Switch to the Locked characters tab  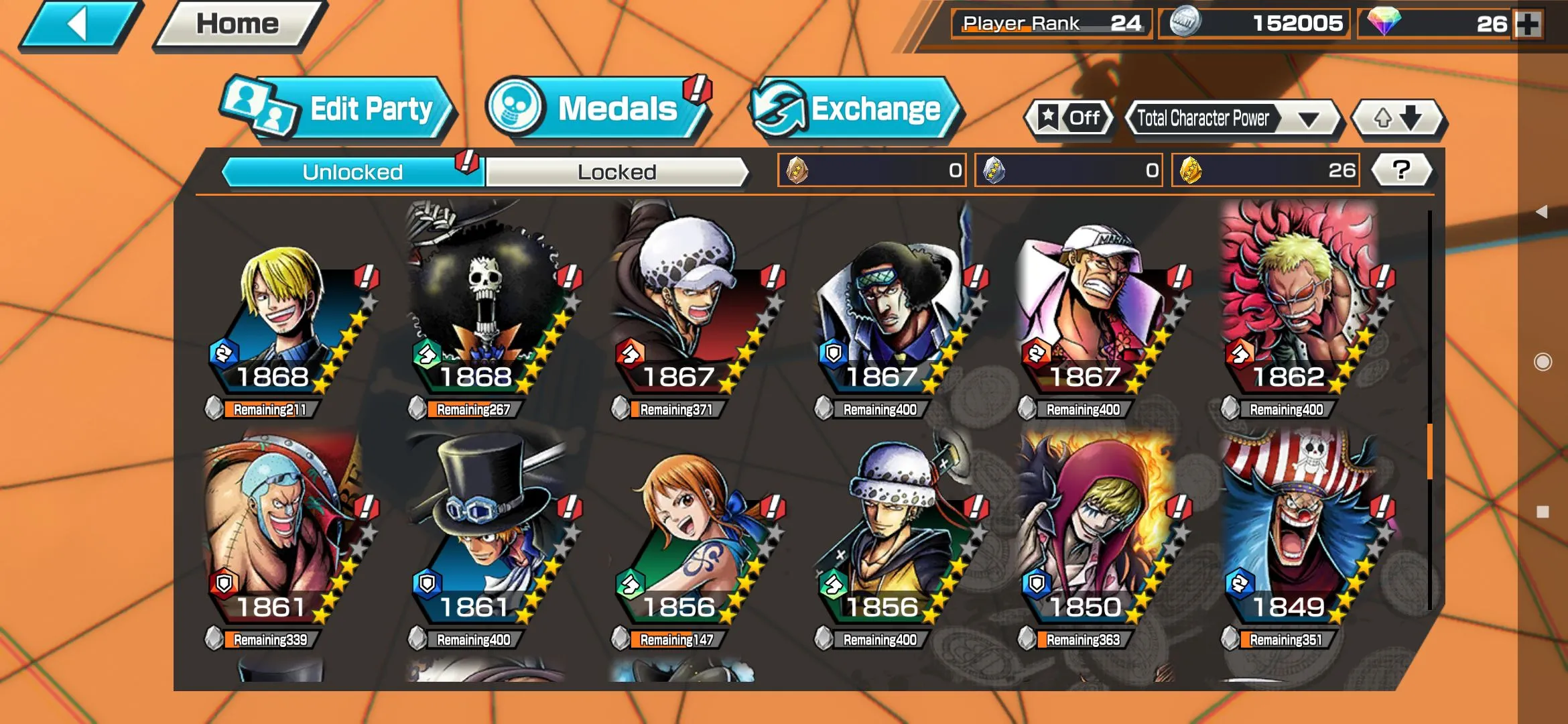point(616,172)
